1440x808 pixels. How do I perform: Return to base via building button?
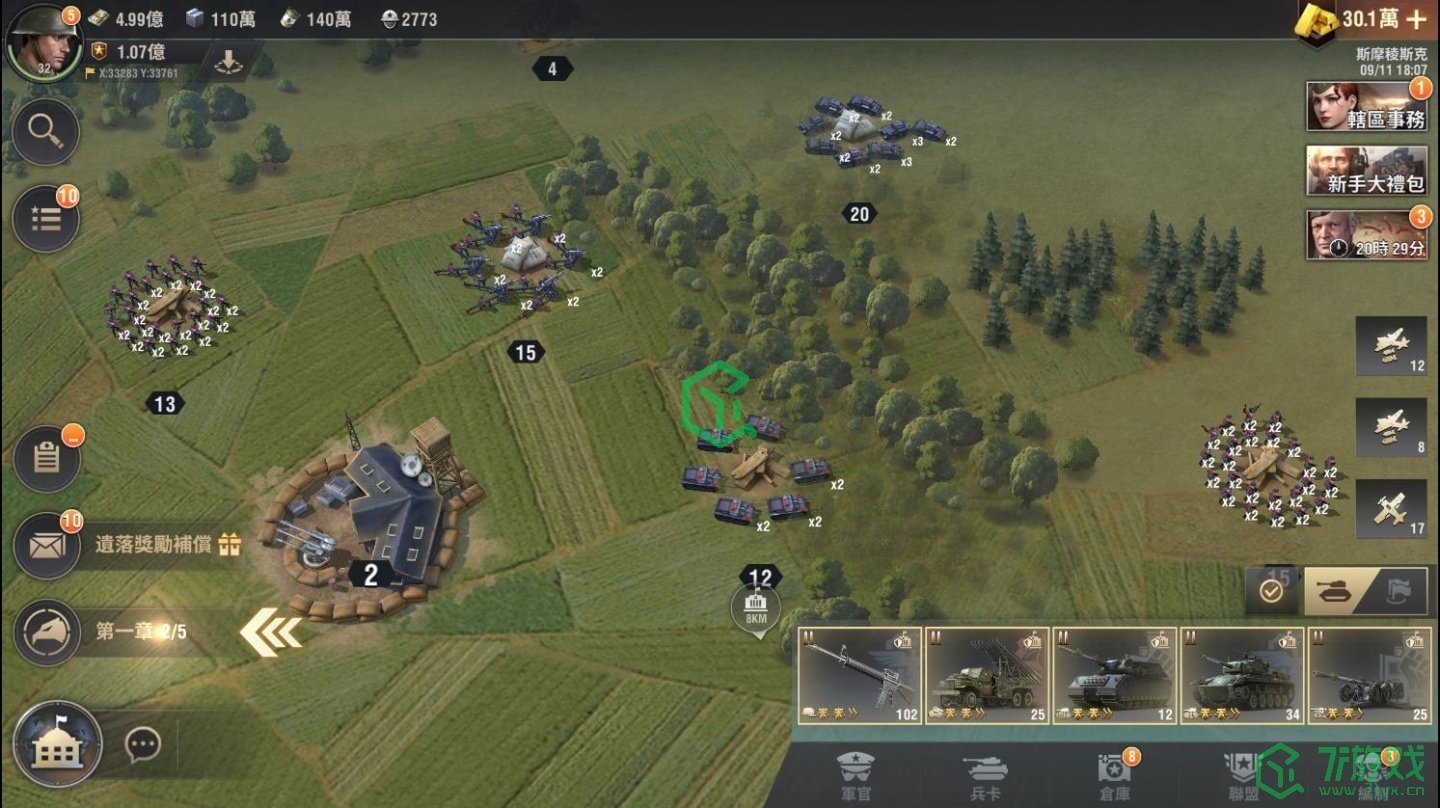point(57,745)
